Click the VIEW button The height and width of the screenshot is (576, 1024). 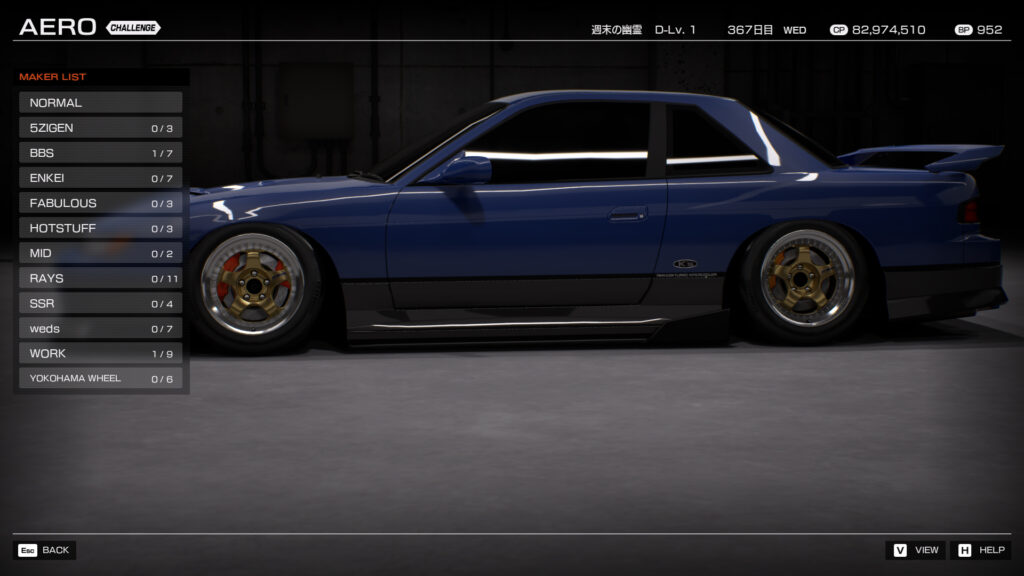coord(915,550)
